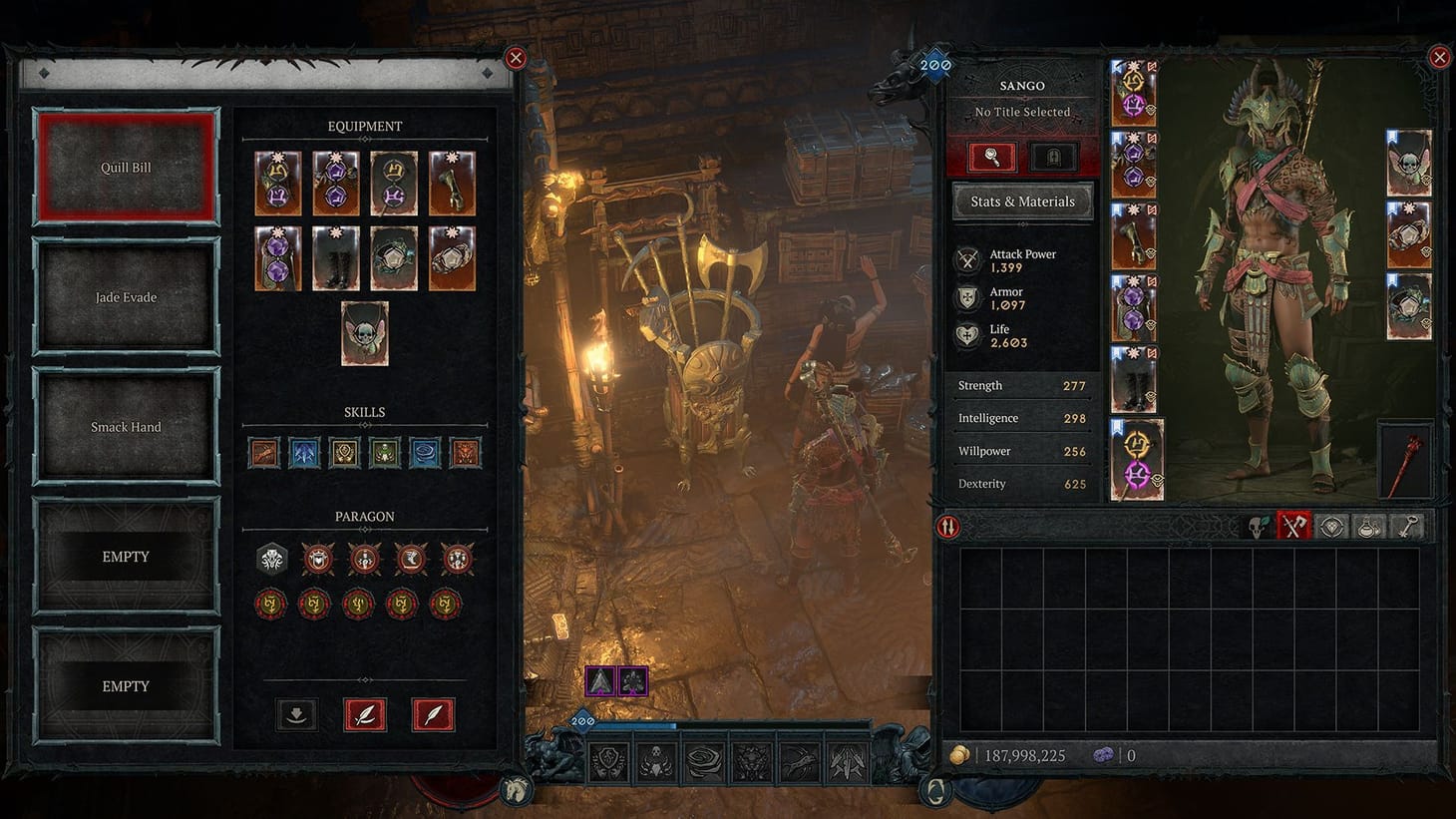Screen dimensions: 1456x819
Task: Select the red crossed-weapons Equipment icon
Action: [x=1295, y=526]
